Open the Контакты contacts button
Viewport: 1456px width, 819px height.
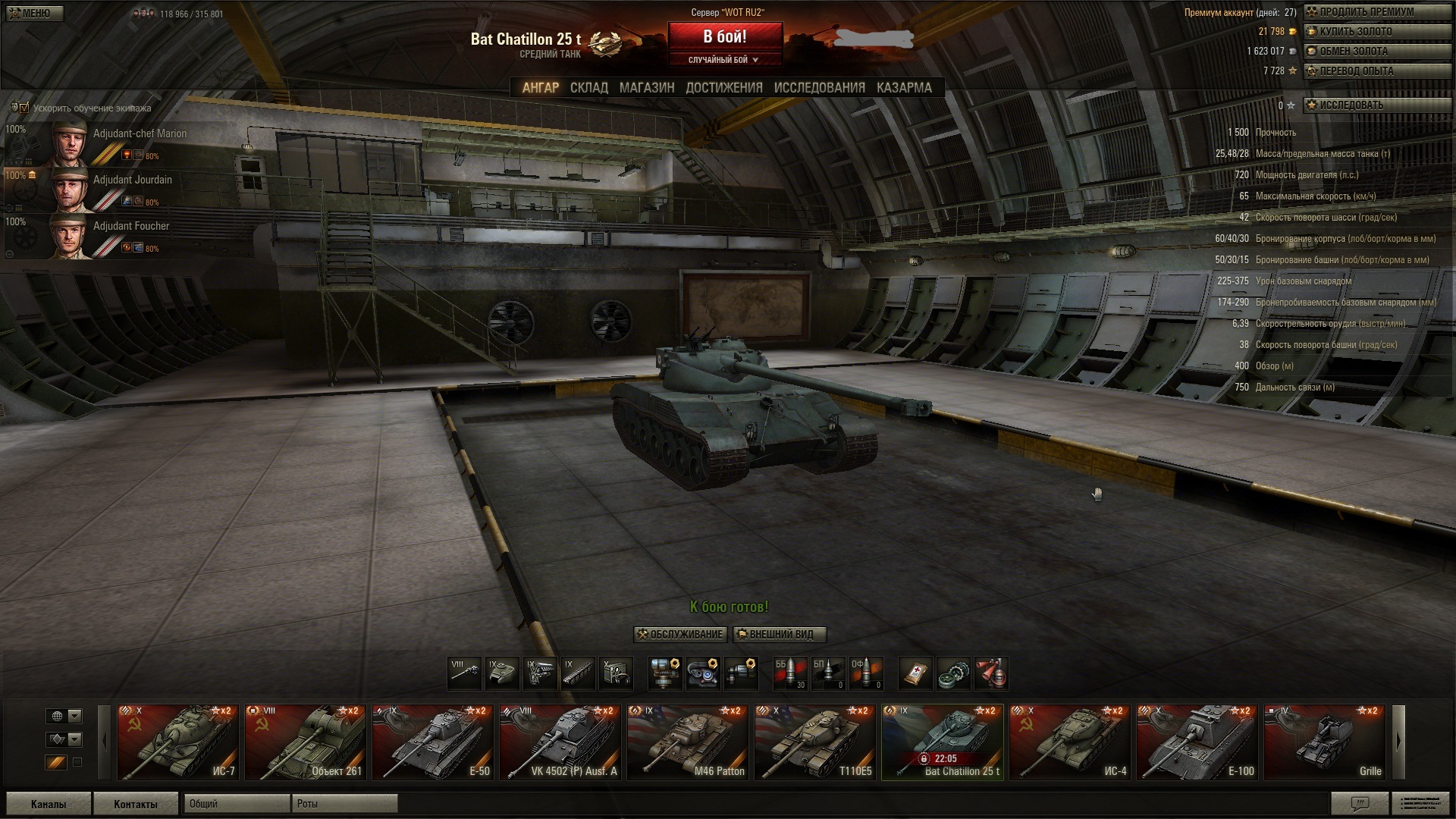tap(136, 804)
